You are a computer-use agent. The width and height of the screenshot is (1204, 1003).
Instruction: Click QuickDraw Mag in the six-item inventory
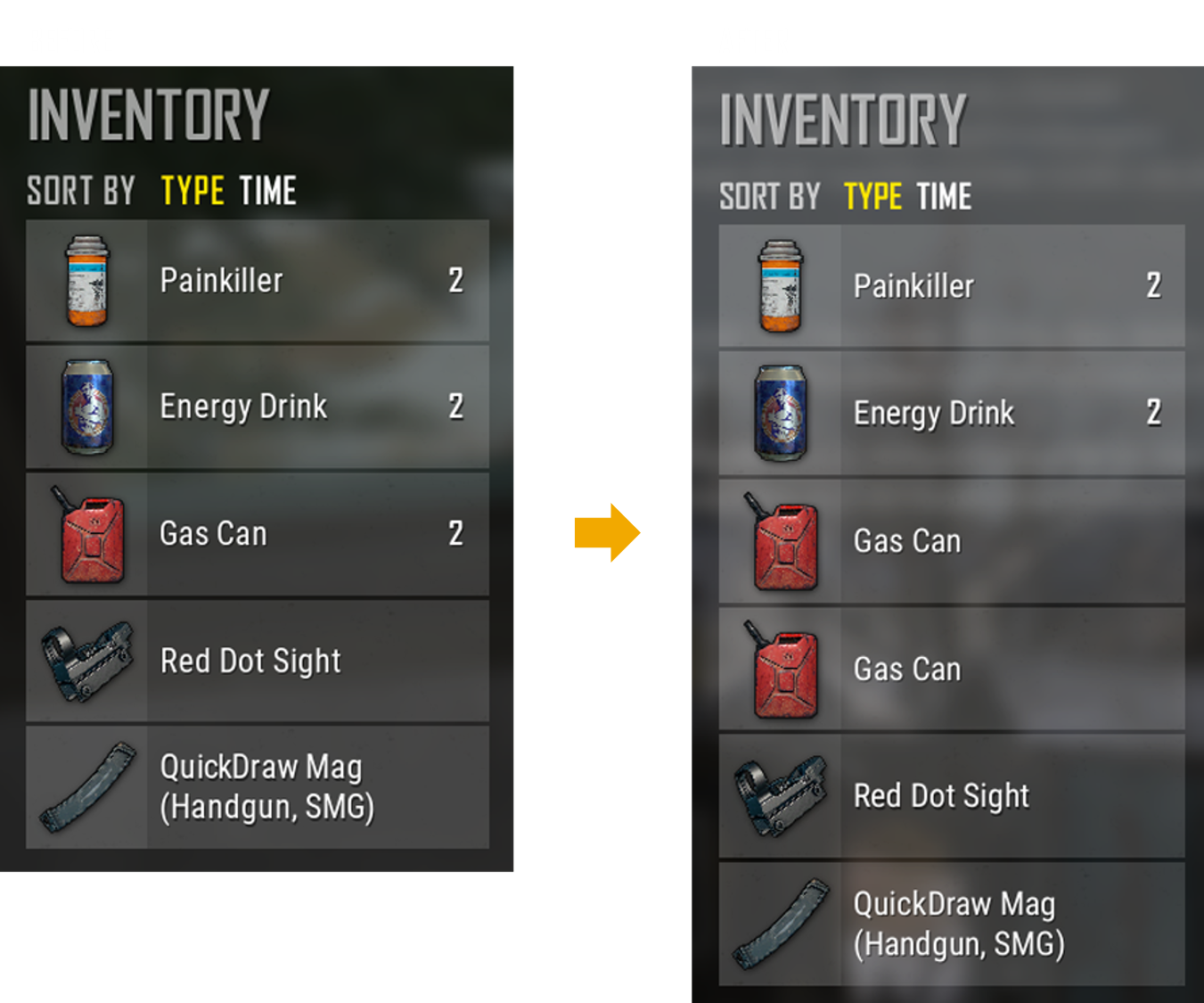(x=951, y=924)
